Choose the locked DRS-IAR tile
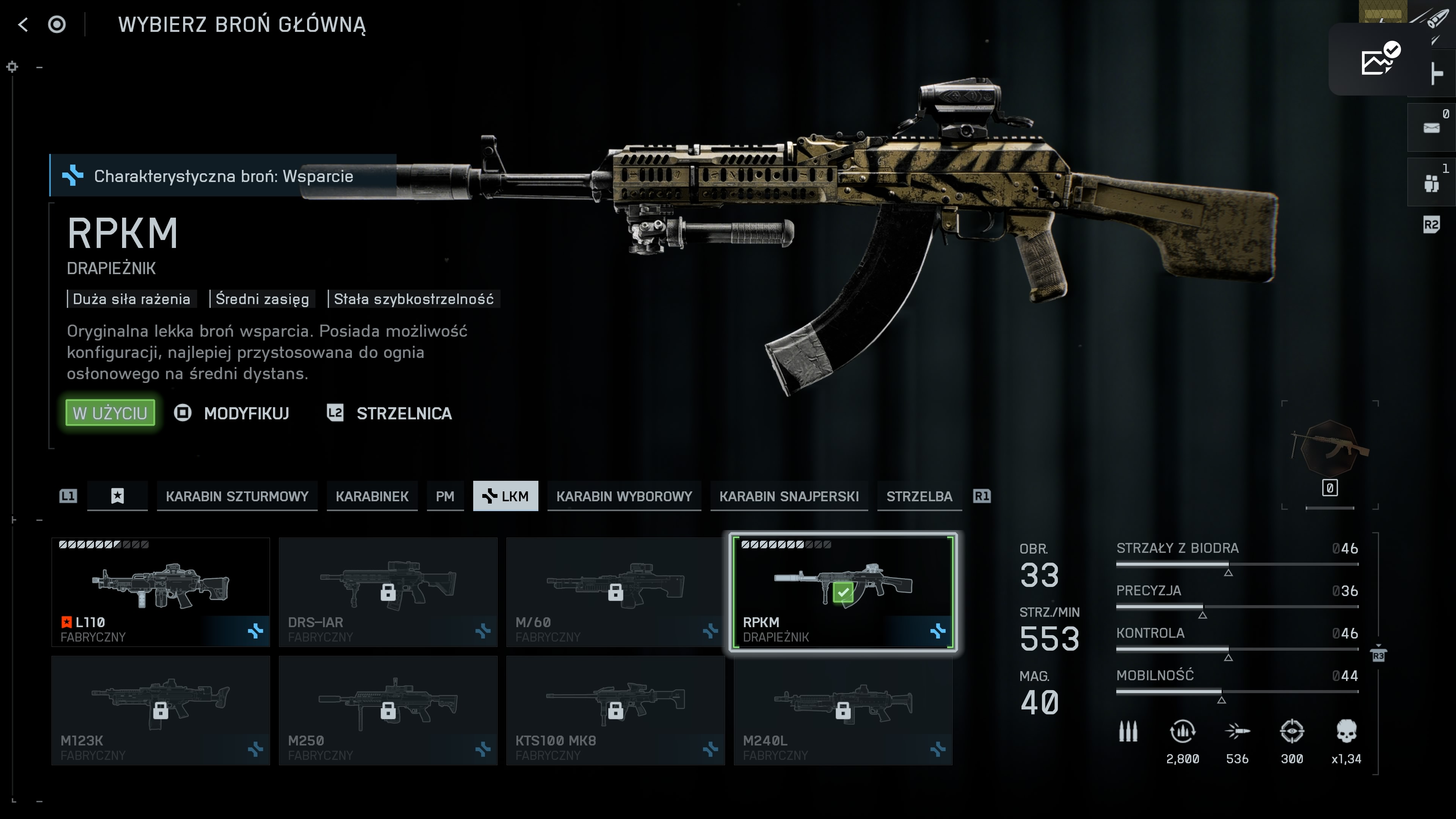 click(x=388, y=592)
